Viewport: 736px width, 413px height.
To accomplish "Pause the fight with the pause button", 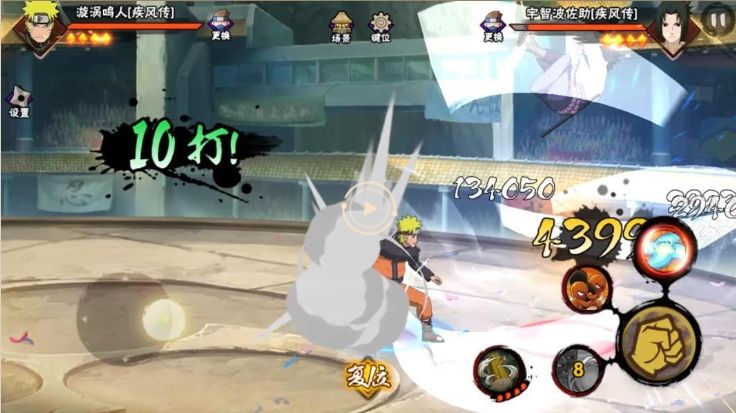I will click(715, 18).
